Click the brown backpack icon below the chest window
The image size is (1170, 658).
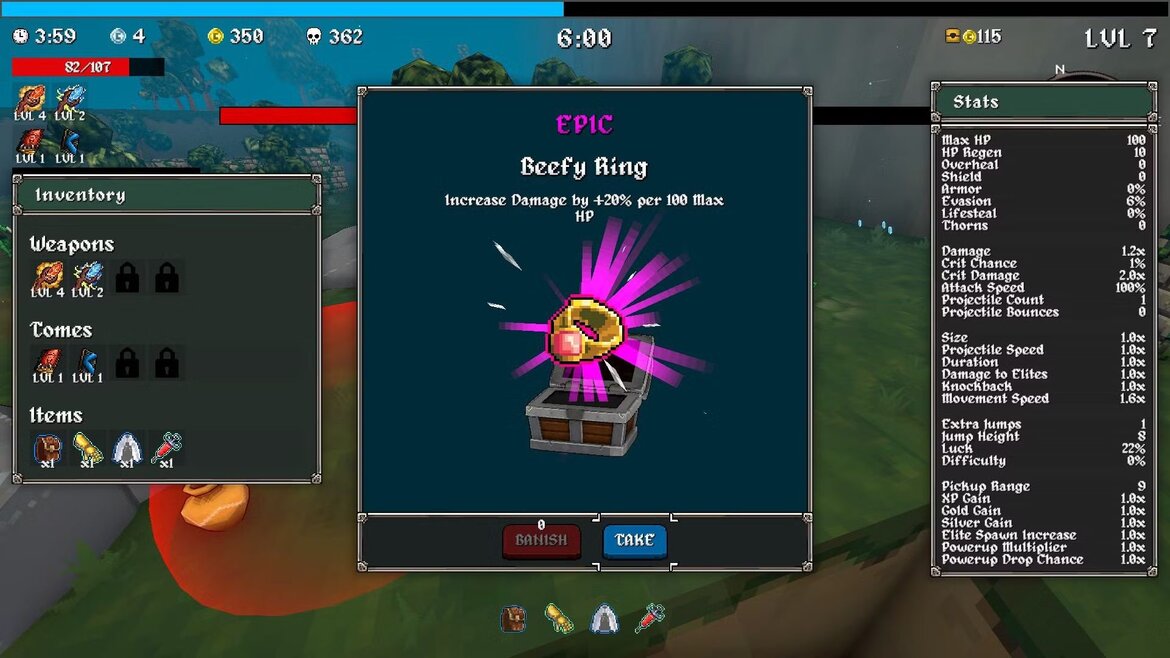[514, 618]
